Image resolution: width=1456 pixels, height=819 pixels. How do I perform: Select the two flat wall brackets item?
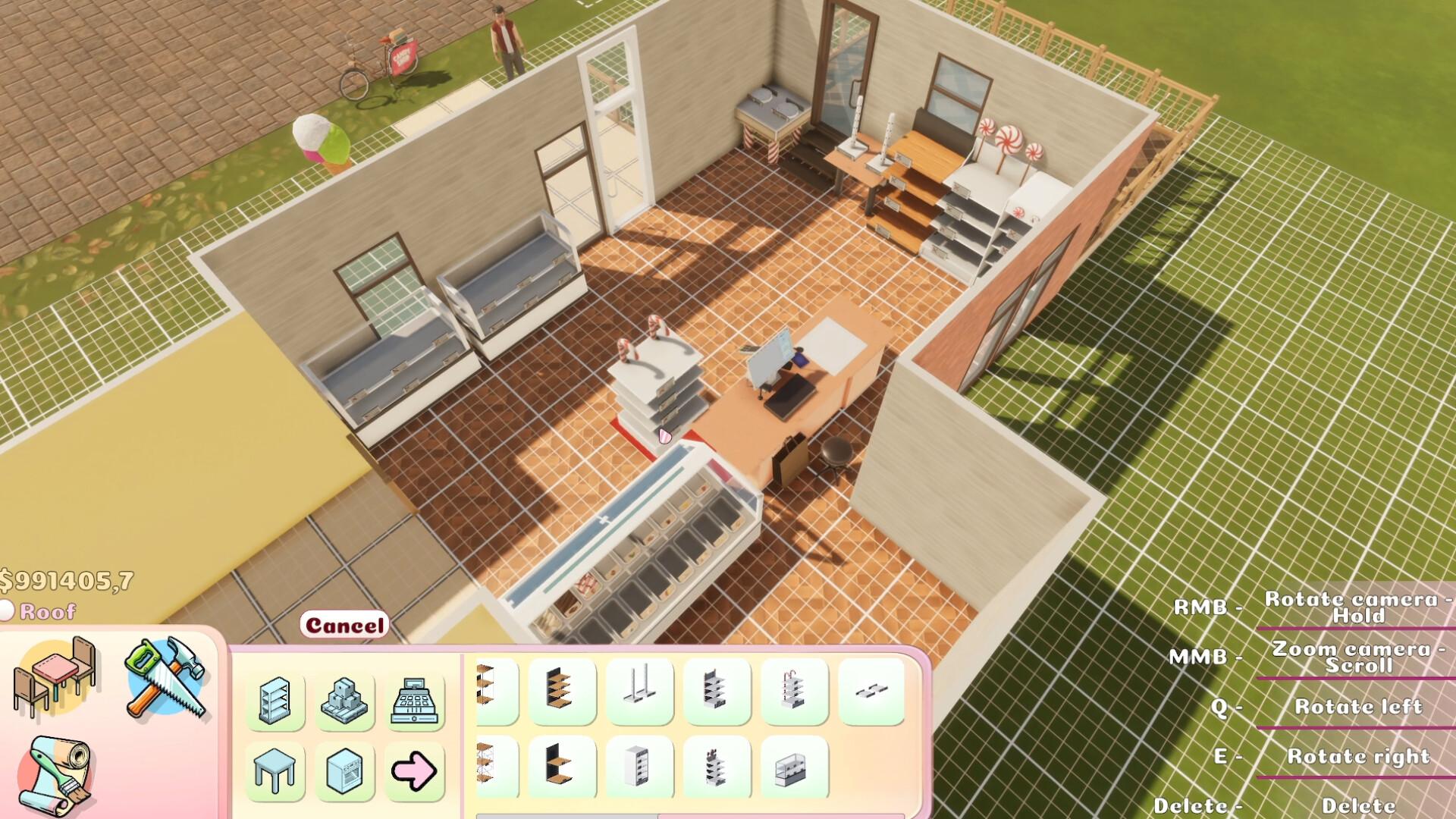click(x=871, y=691)
